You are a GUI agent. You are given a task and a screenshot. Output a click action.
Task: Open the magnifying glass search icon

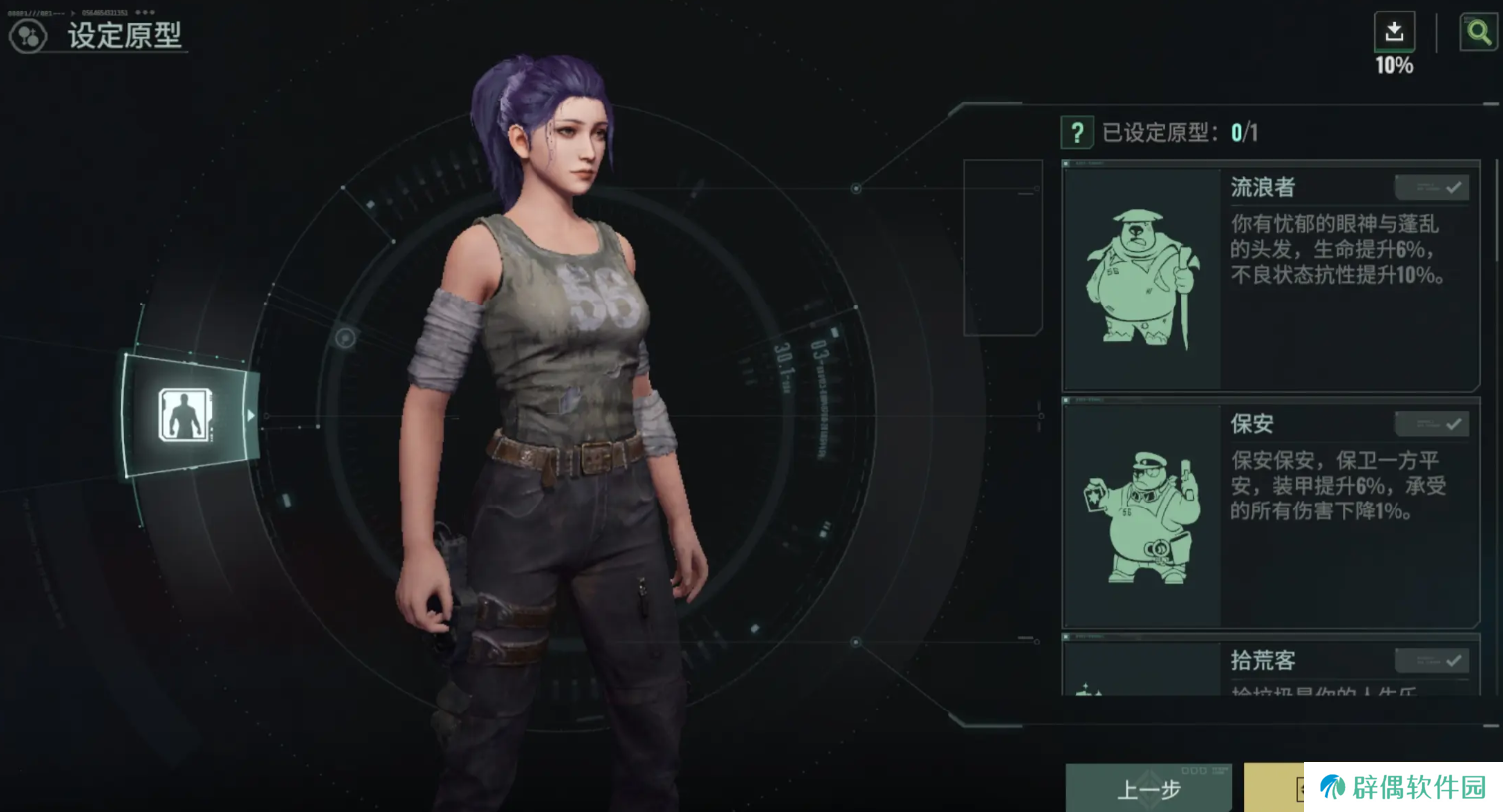click(1478, 32)
